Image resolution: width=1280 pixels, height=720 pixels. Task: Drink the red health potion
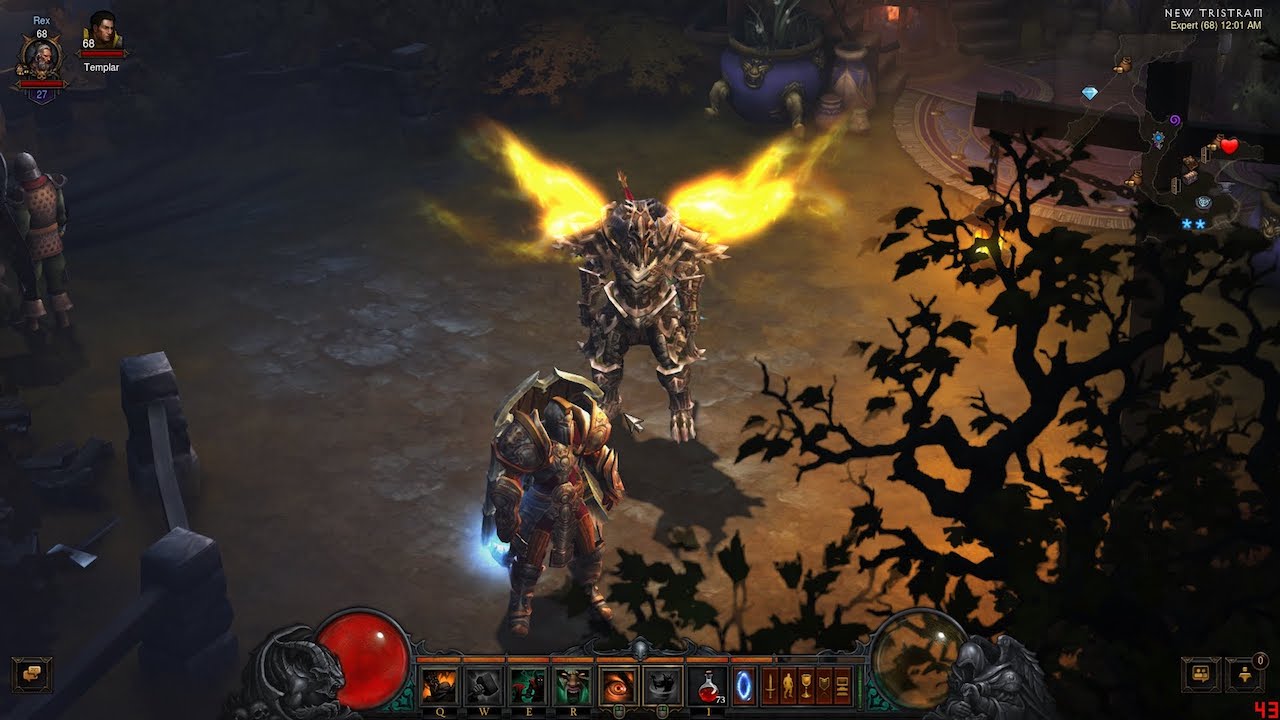tap(708, 686)
